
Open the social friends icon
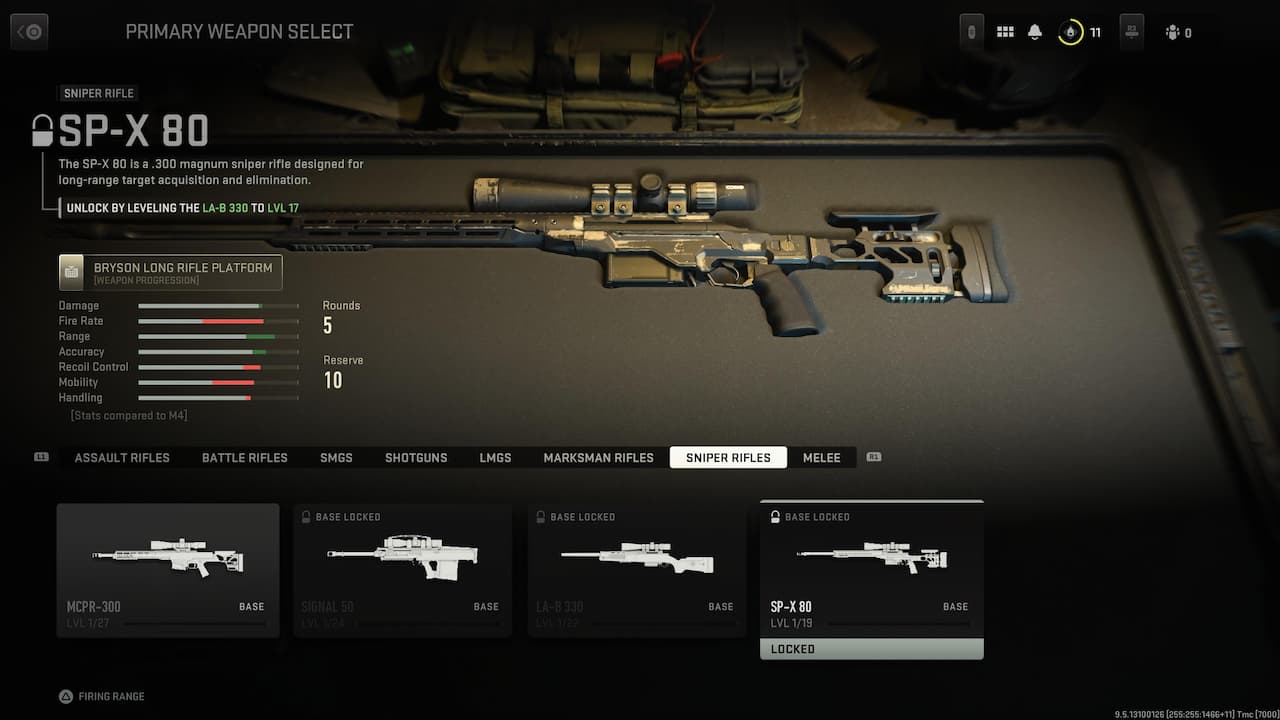coord(1173,33)
